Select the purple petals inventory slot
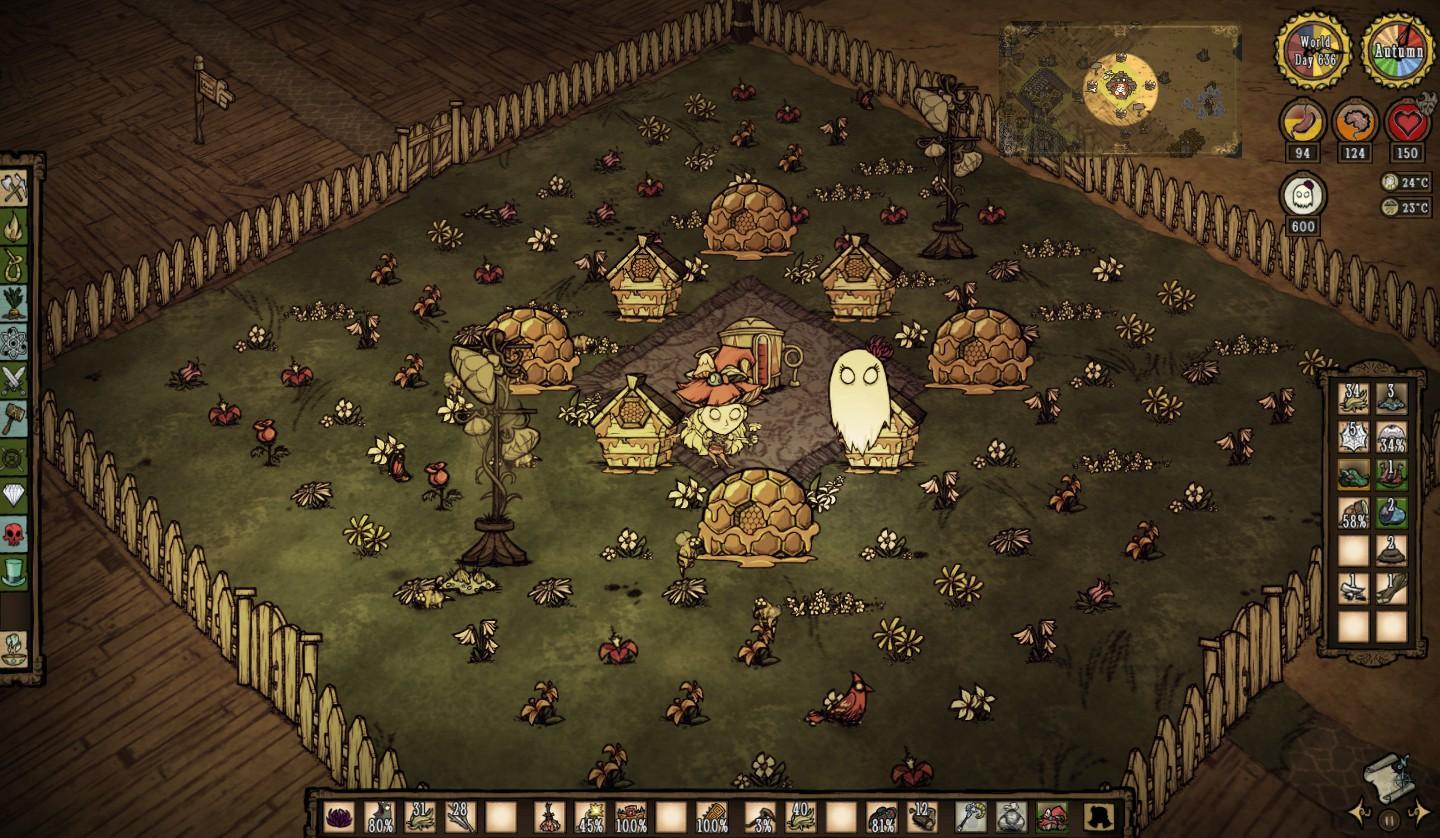Image resolution: width=1440 pixels, height=838 pixels. (339, 814)
